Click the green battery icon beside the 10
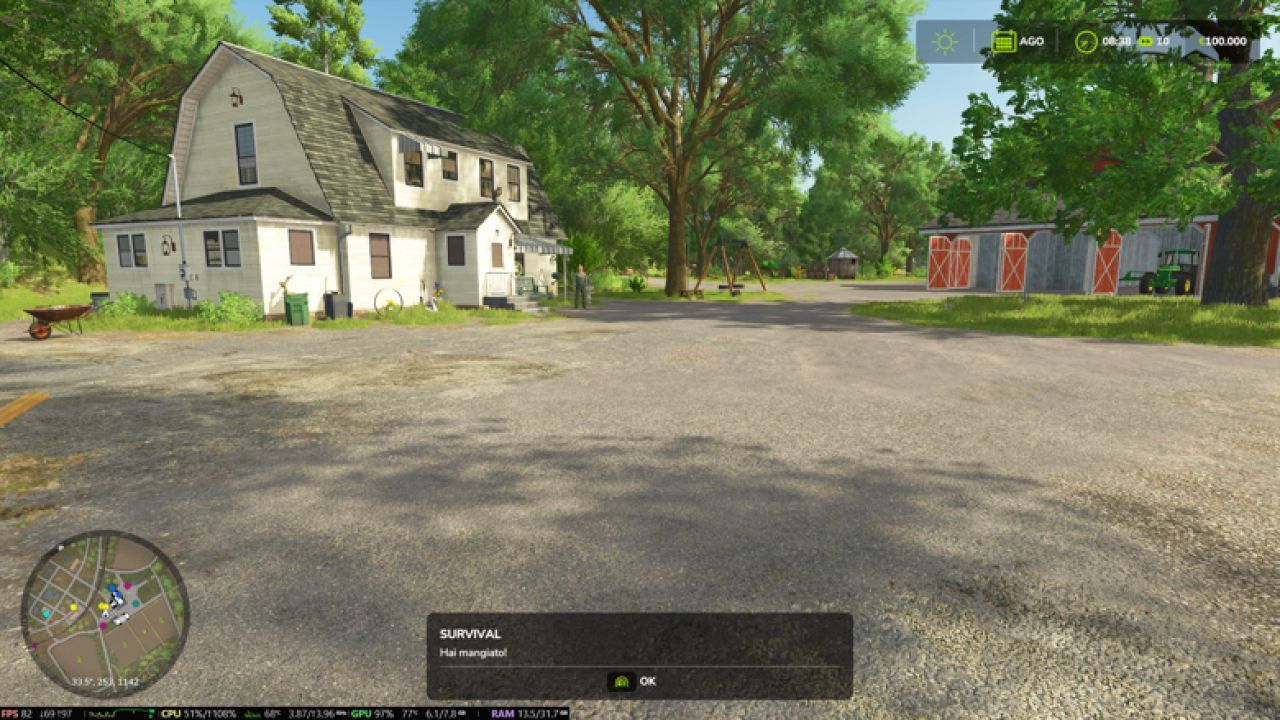This screenshot has width=1280, height=720. [x=1145, y=41]
